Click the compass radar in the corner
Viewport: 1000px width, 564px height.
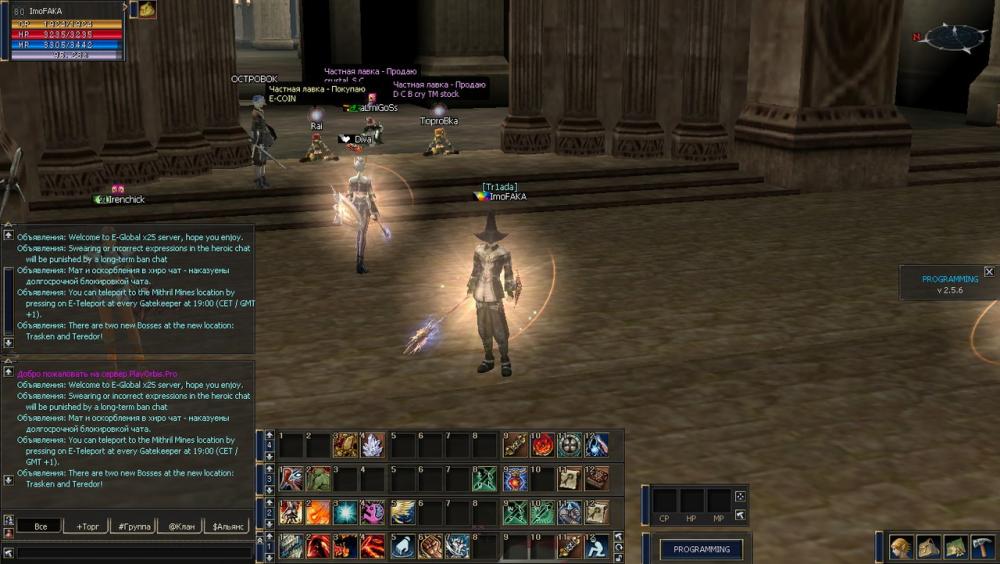point(955,38)
